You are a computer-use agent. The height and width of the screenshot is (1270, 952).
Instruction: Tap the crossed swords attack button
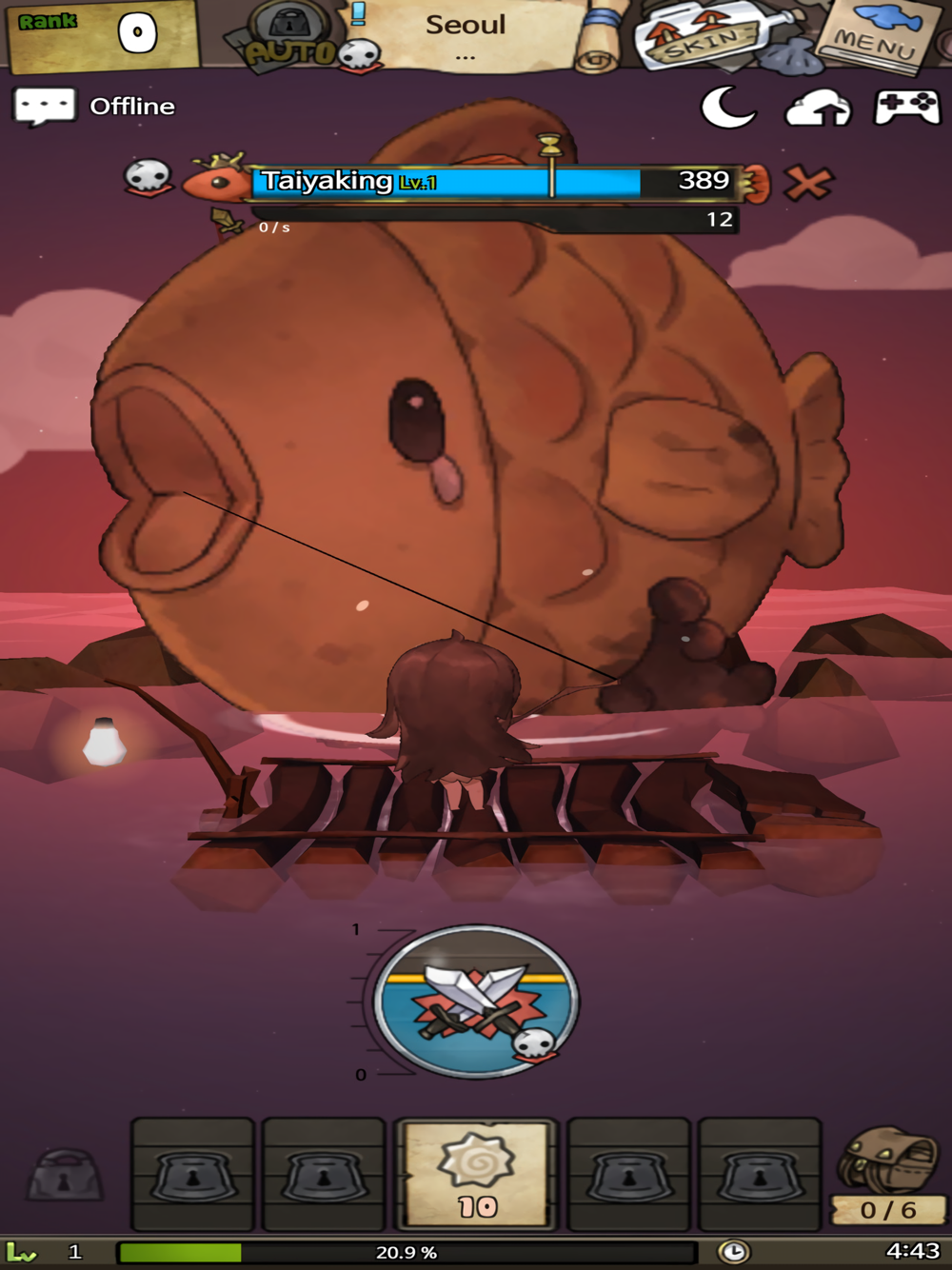coord(476,1001)
